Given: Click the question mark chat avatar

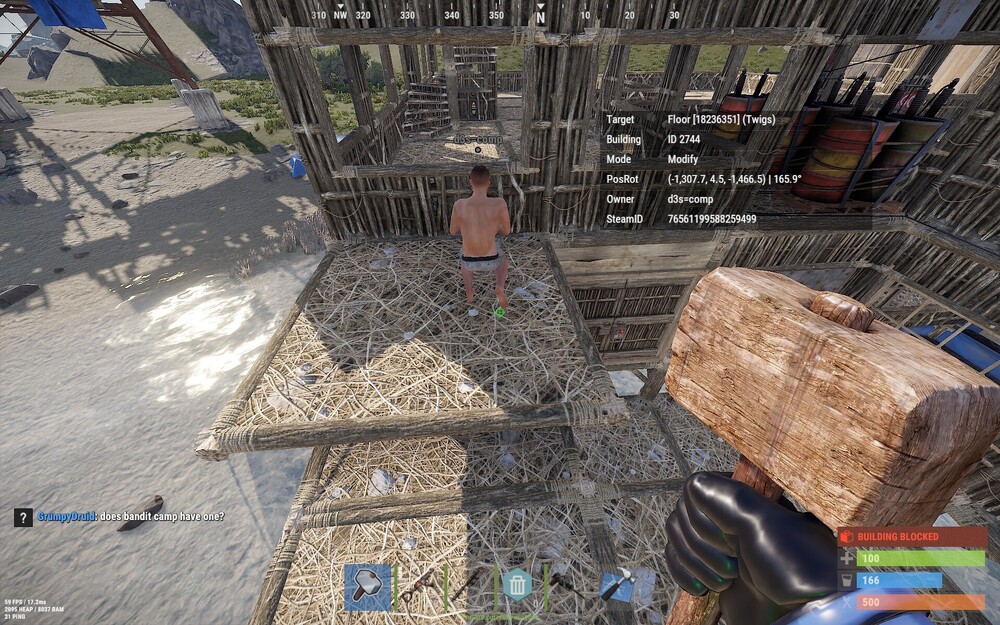Looking at the screenshot, I should 23,517.
